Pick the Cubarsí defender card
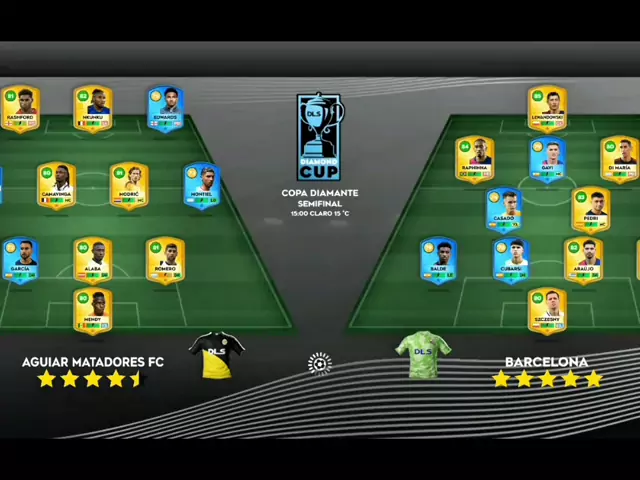Screen dimensions: 640x480 pyautogui.click(x=511, y=261)
